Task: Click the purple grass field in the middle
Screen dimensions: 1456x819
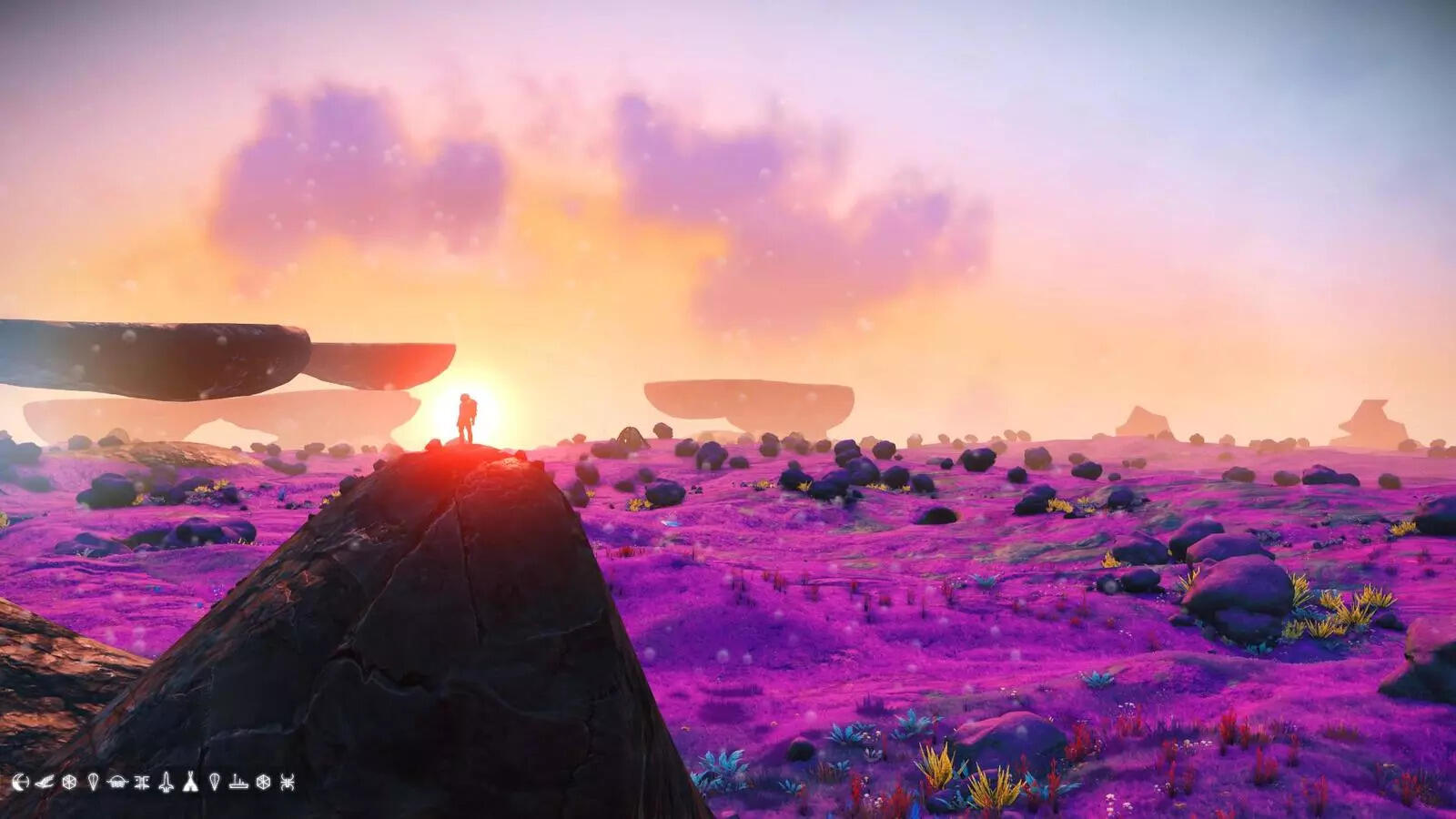Action: coord(910,591)
